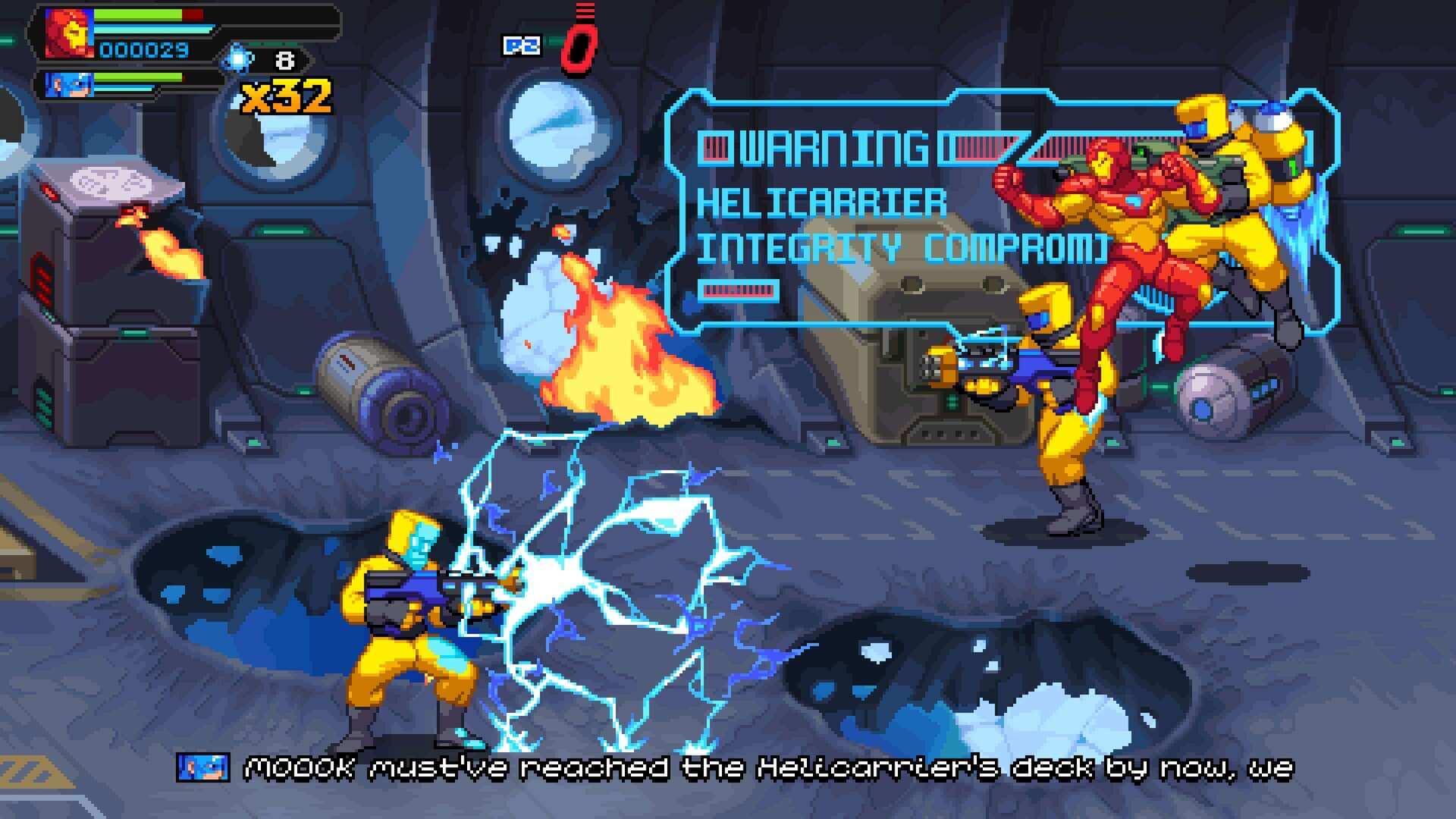Viewport: 1456px width, 819px height.
Task: Click the blue energy orb icon
Action: 237,58
